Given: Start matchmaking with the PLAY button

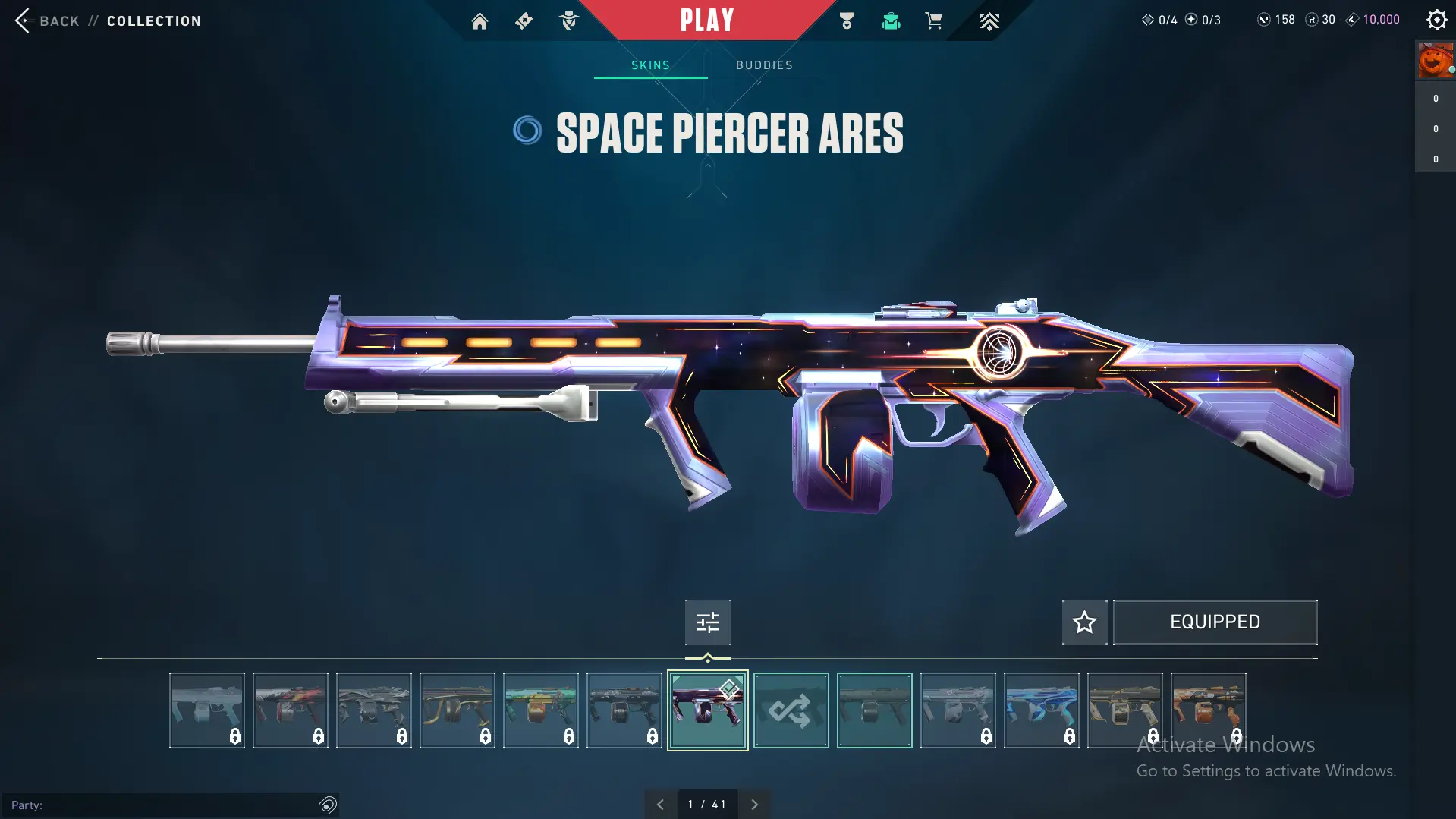Looking at the screenshot, I should (x=706, y=20).
